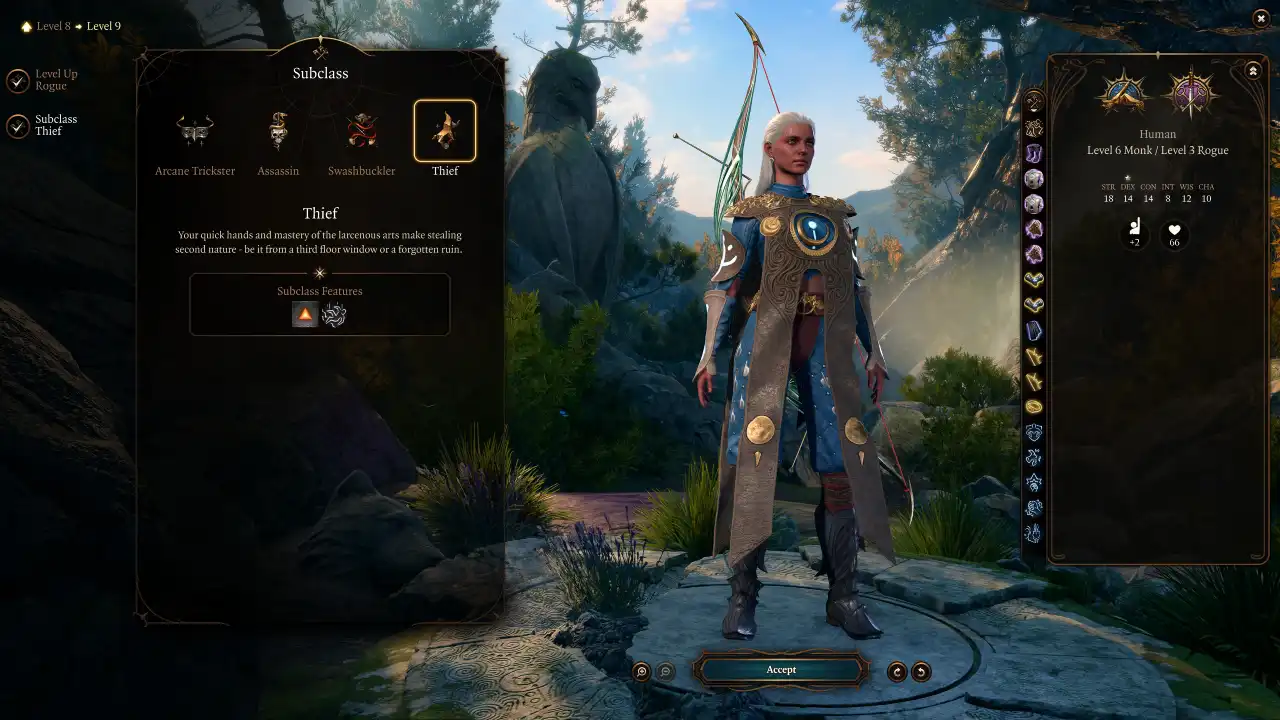This screenshot has height=720, width=1280.
Task: Collapse the character info panel
Action: 1253,69
